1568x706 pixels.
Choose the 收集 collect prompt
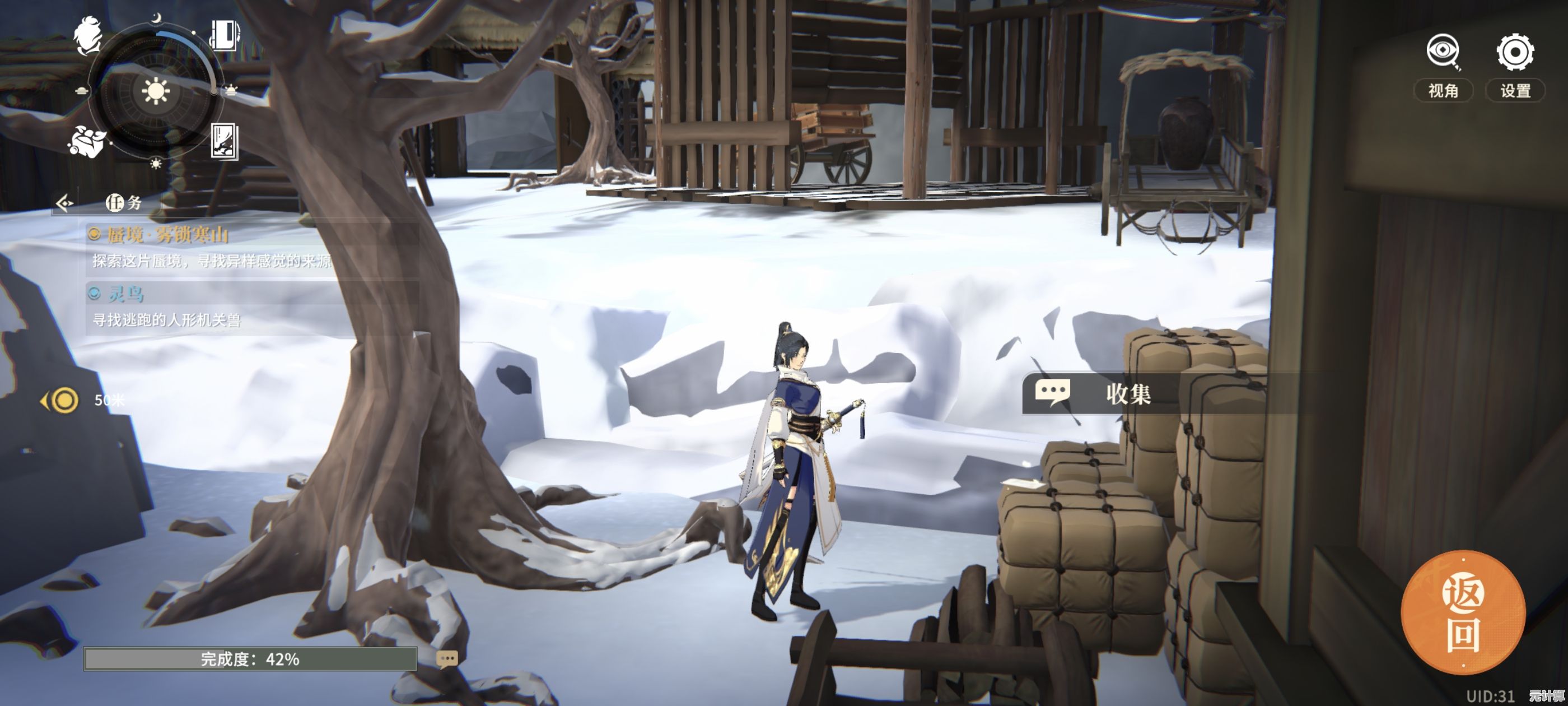pyautogui.click(x=1102, y=393)
